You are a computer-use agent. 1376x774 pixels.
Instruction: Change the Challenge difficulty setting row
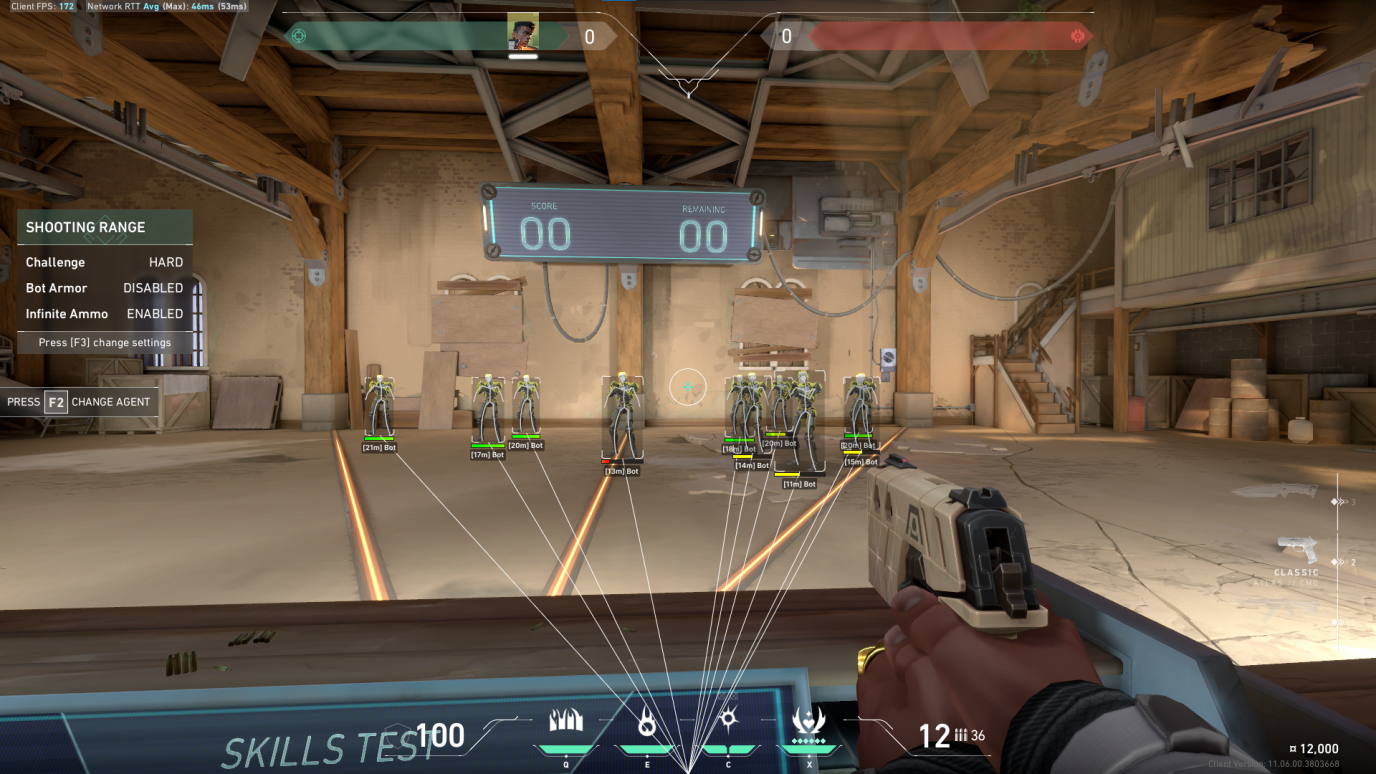104,262
